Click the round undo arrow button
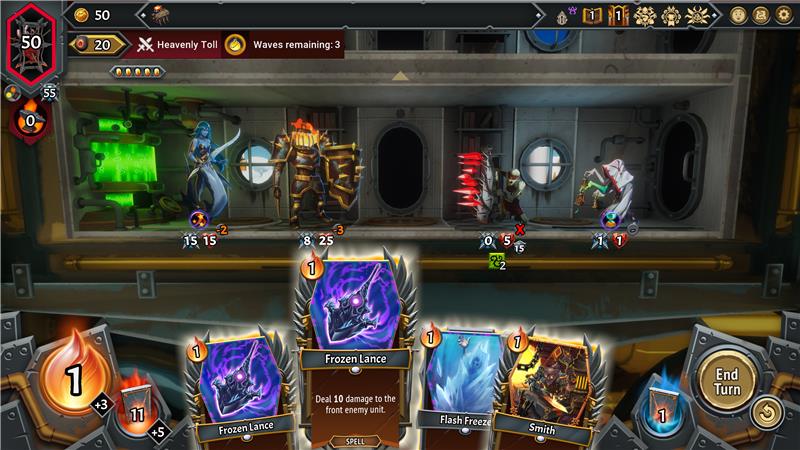This screenshot has height=450, width=800. 765,412
